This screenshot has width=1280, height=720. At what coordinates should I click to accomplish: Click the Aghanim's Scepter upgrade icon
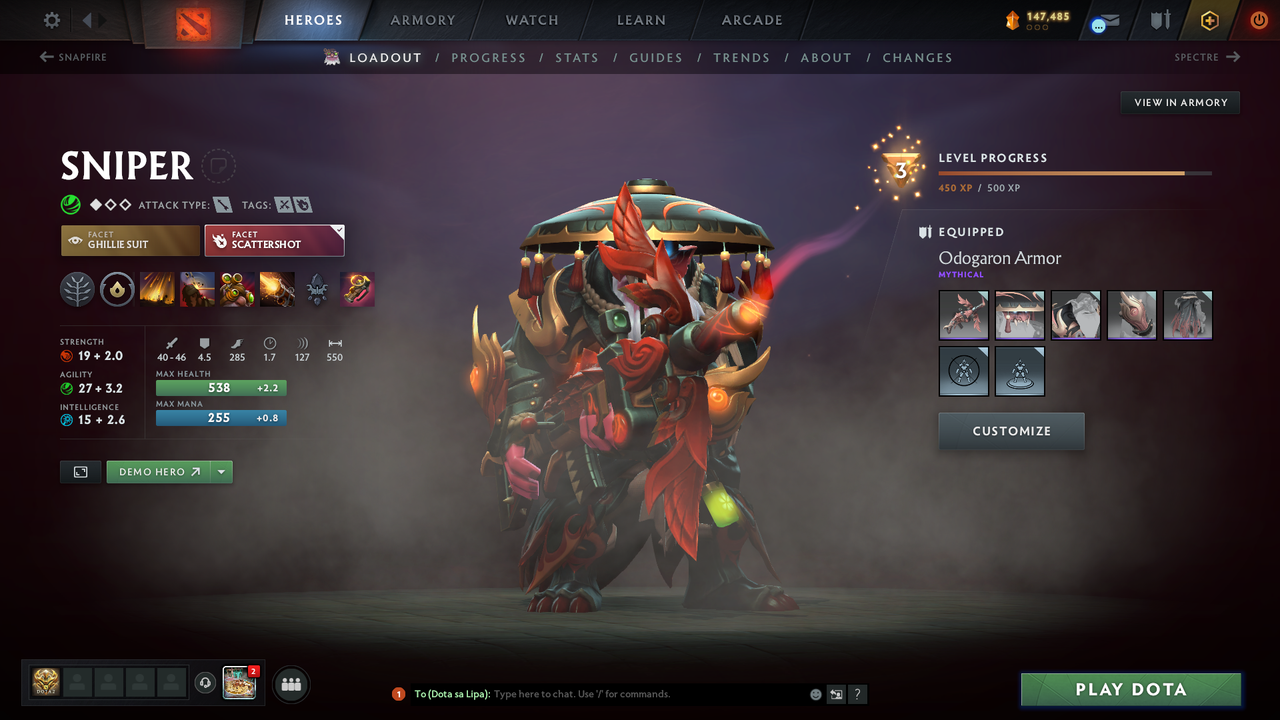click(357, 289)
